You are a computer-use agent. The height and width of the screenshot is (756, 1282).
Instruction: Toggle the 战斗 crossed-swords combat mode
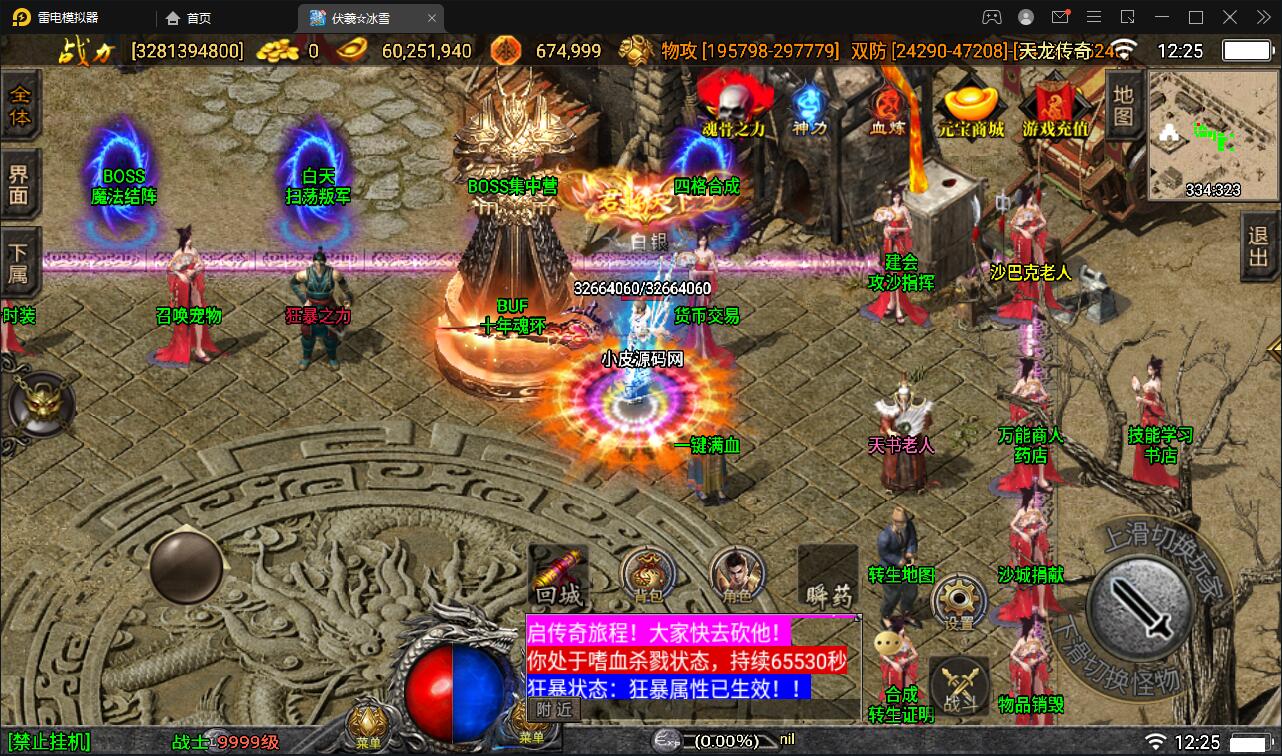click(x=957, y=685)
